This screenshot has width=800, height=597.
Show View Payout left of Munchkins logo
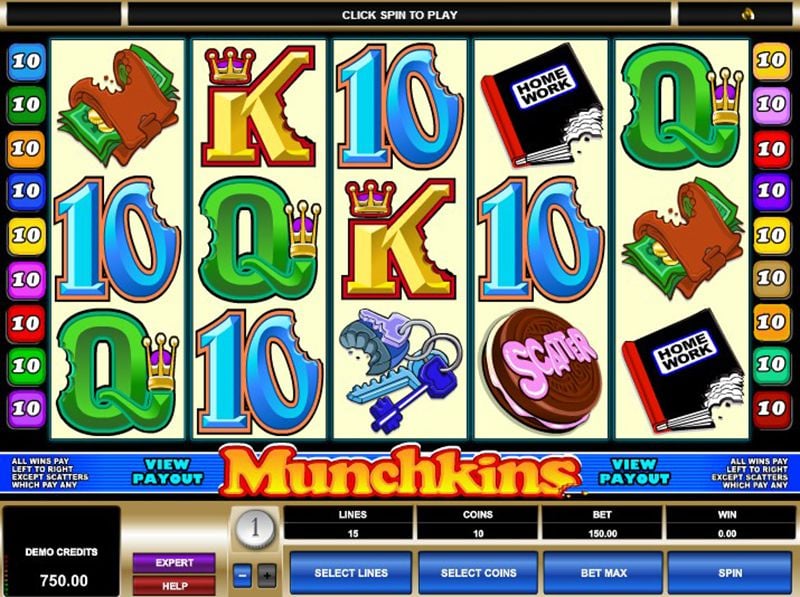click(x=167, y=471)
